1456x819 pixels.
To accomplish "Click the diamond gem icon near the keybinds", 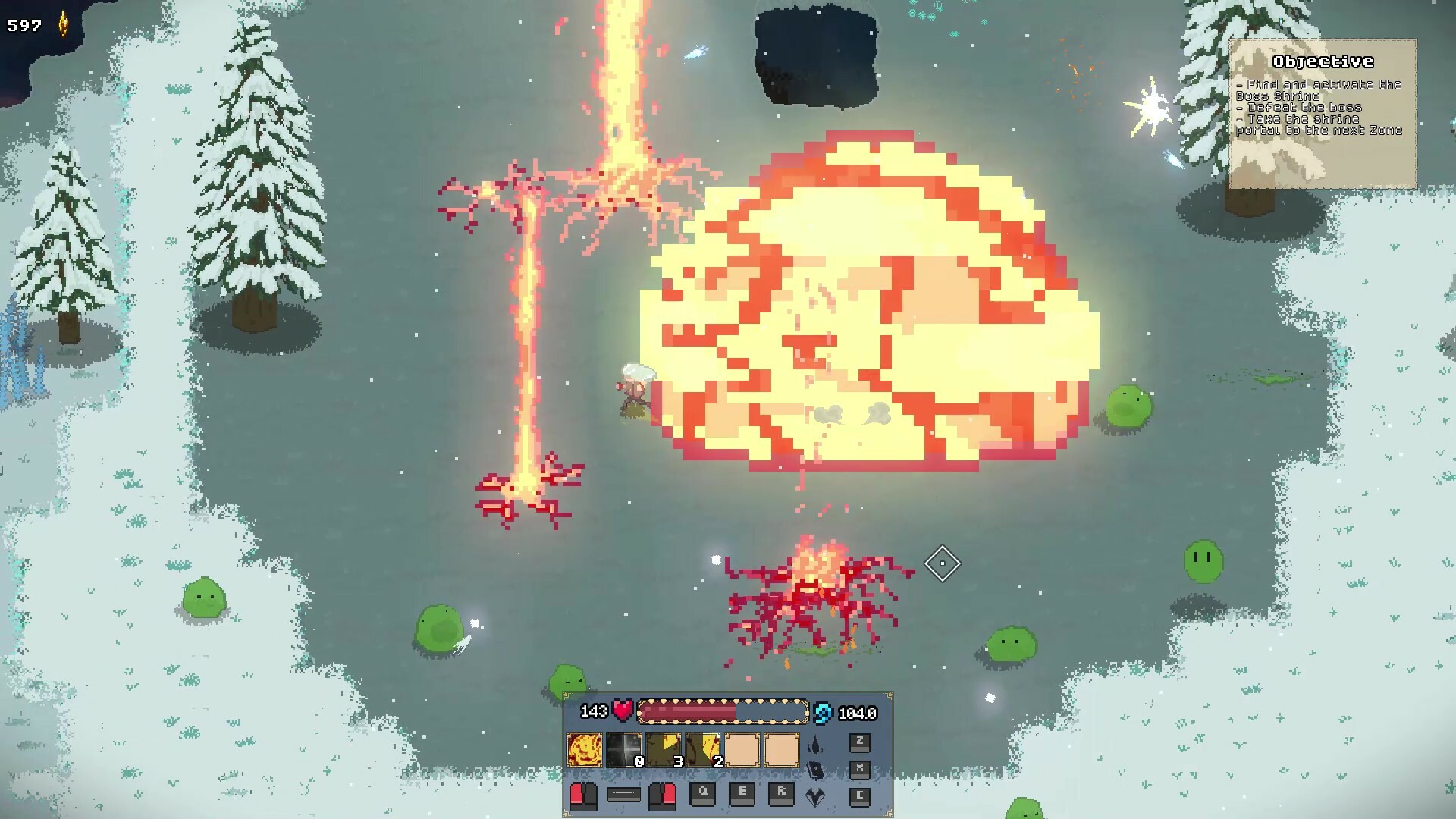I will [814, 797].
